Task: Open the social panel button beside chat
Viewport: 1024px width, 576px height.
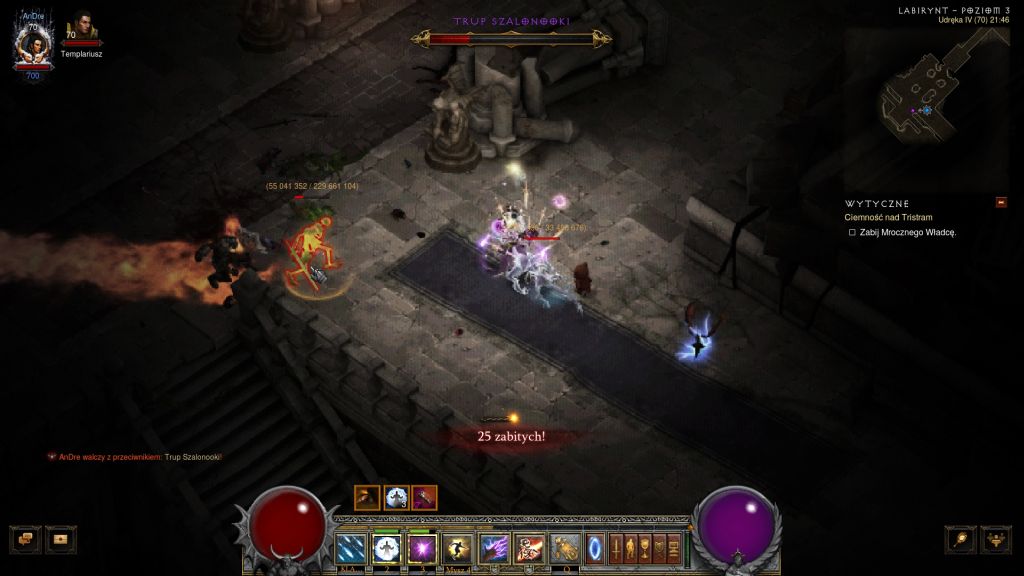Action: coord(60,538)
